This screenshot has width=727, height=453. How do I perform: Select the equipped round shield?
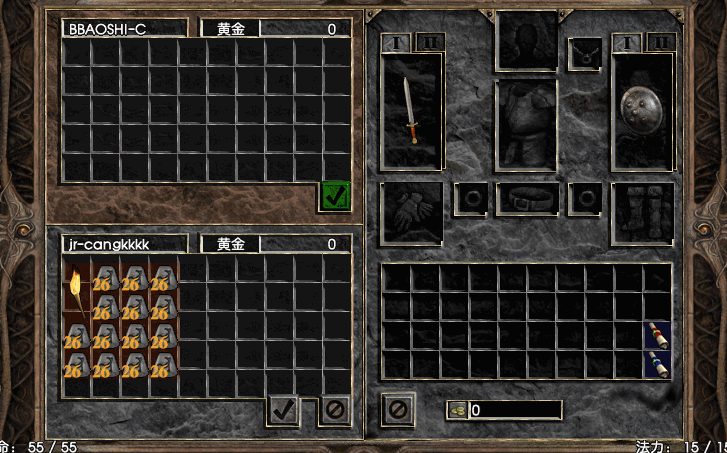pyautogui.click(x=642, y=110)
